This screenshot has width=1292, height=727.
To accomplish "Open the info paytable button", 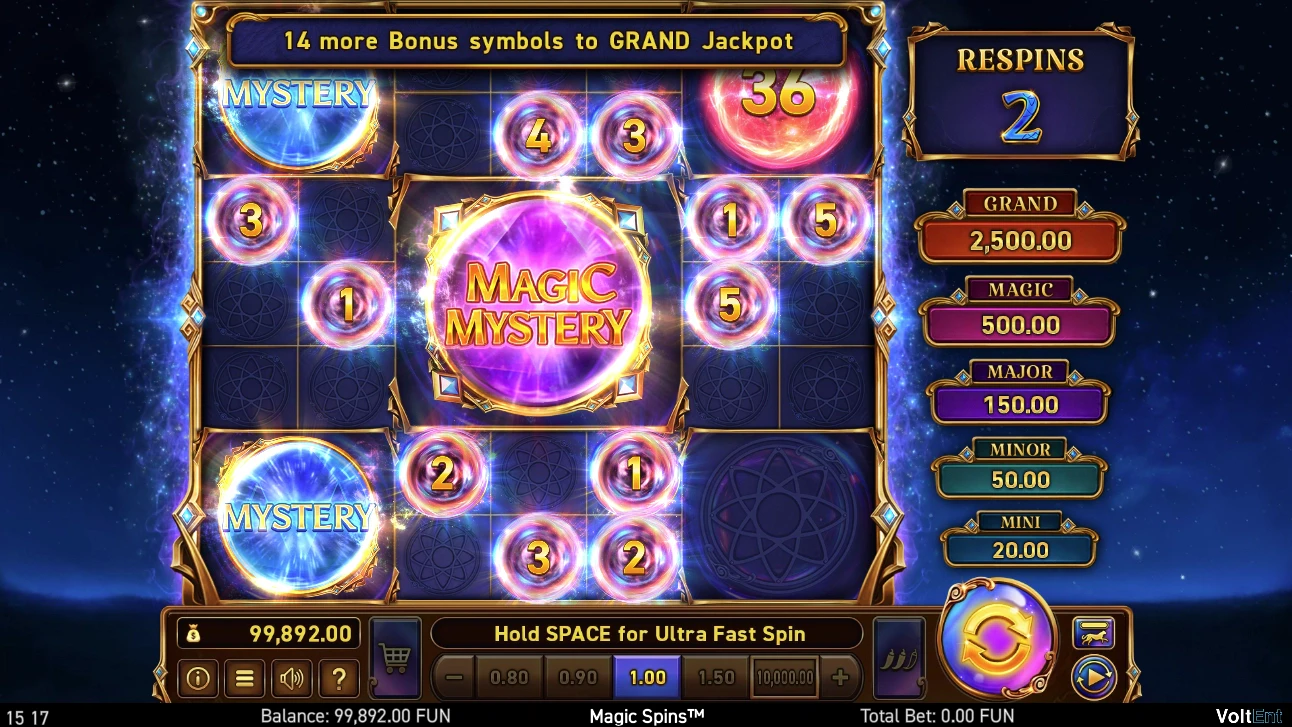I will 198,678.
